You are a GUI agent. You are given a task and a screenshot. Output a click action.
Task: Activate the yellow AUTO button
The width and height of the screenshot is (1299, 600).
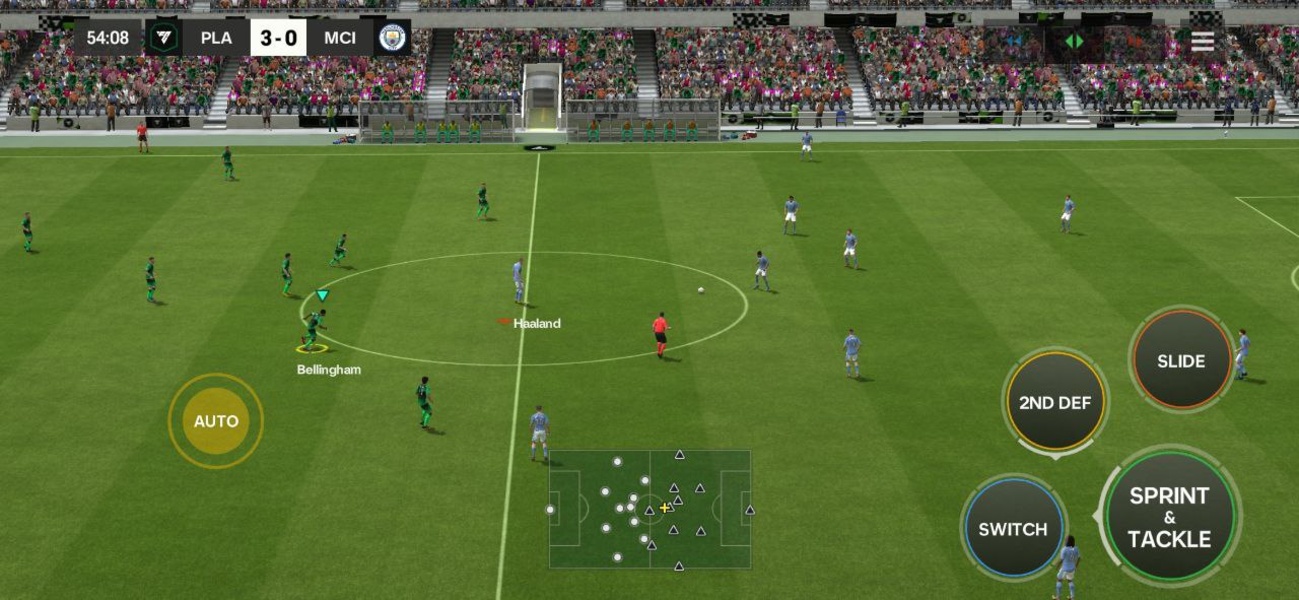pyautogui.click(x=216, y=421)
